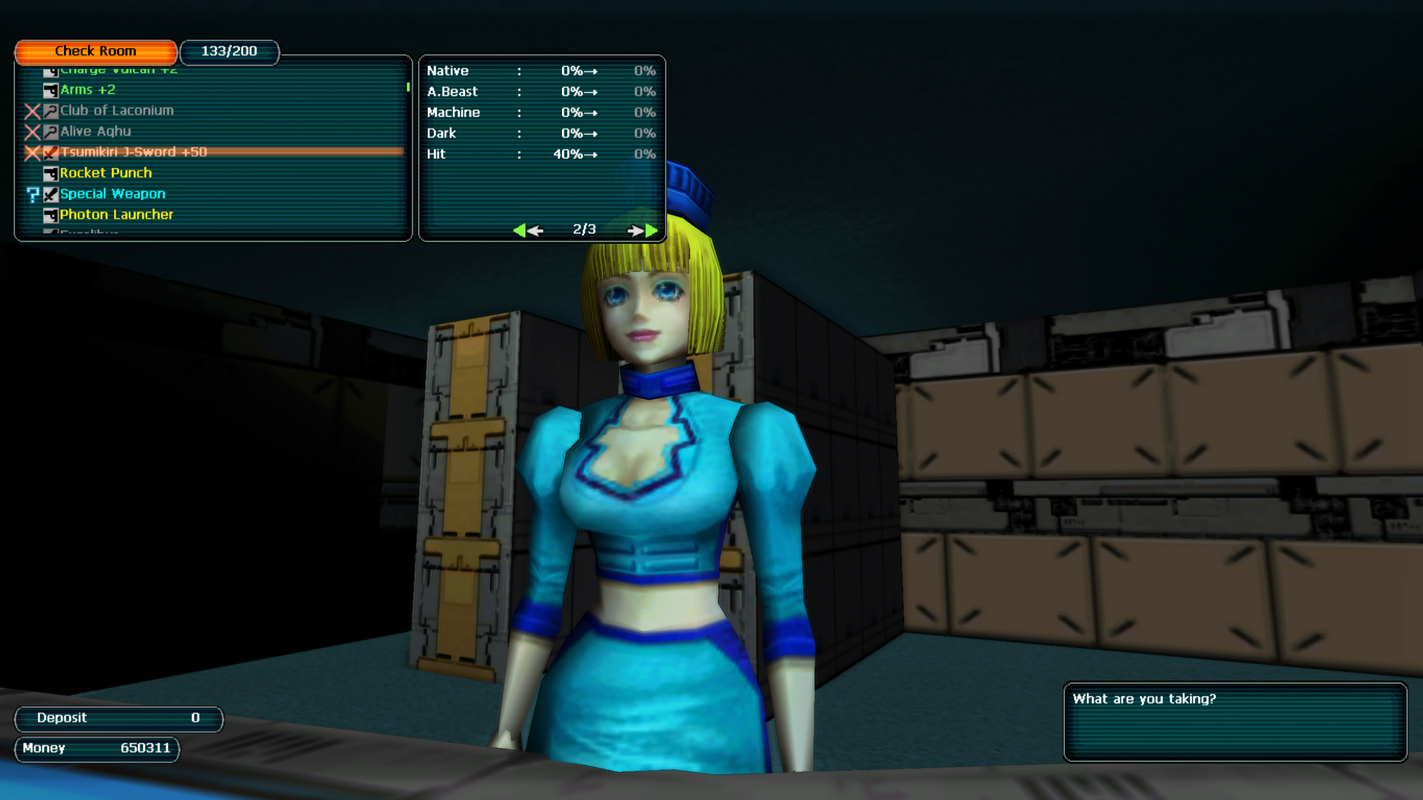Toggle the red X beside Alive Aqhu
The width and height of the screenshot is (1423, 800).
[x=31, y=131]
